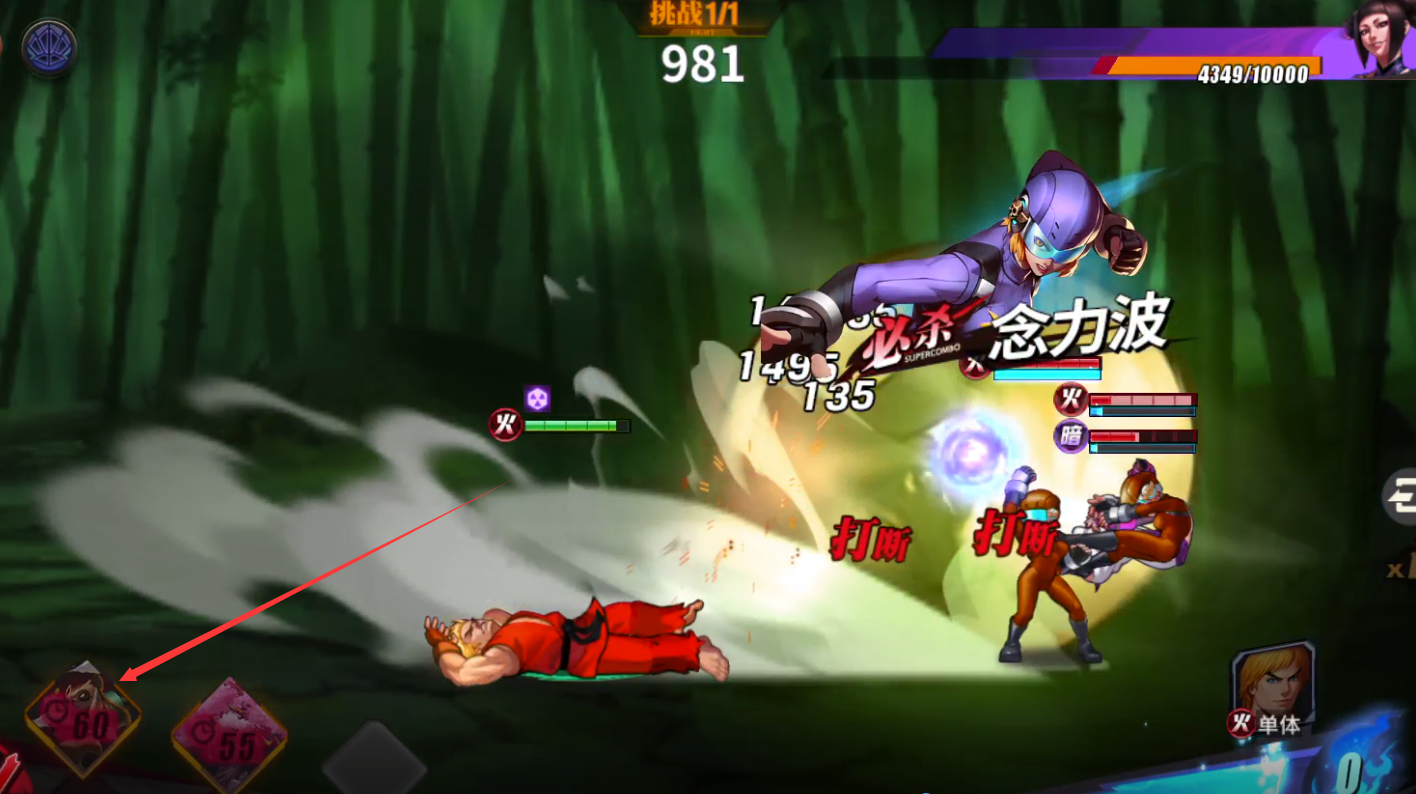1416x794 pixels.
Task: Open the blue fan emblem button
Action: pyautogui.click(x=49, y=47)
